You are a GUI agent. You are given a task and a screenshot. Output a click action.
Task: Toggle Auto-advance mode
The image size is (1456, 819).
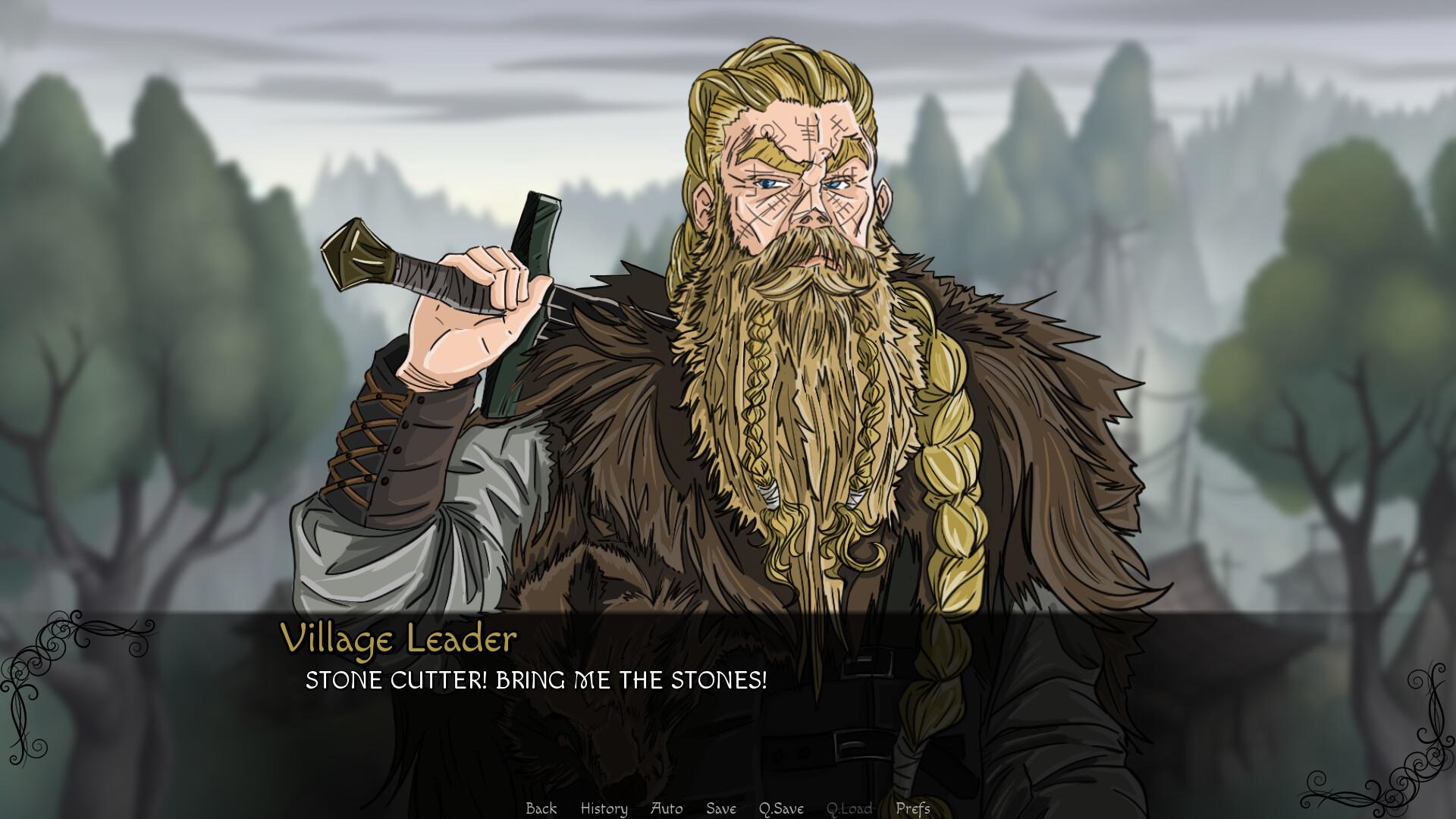(x=667, y=808)
